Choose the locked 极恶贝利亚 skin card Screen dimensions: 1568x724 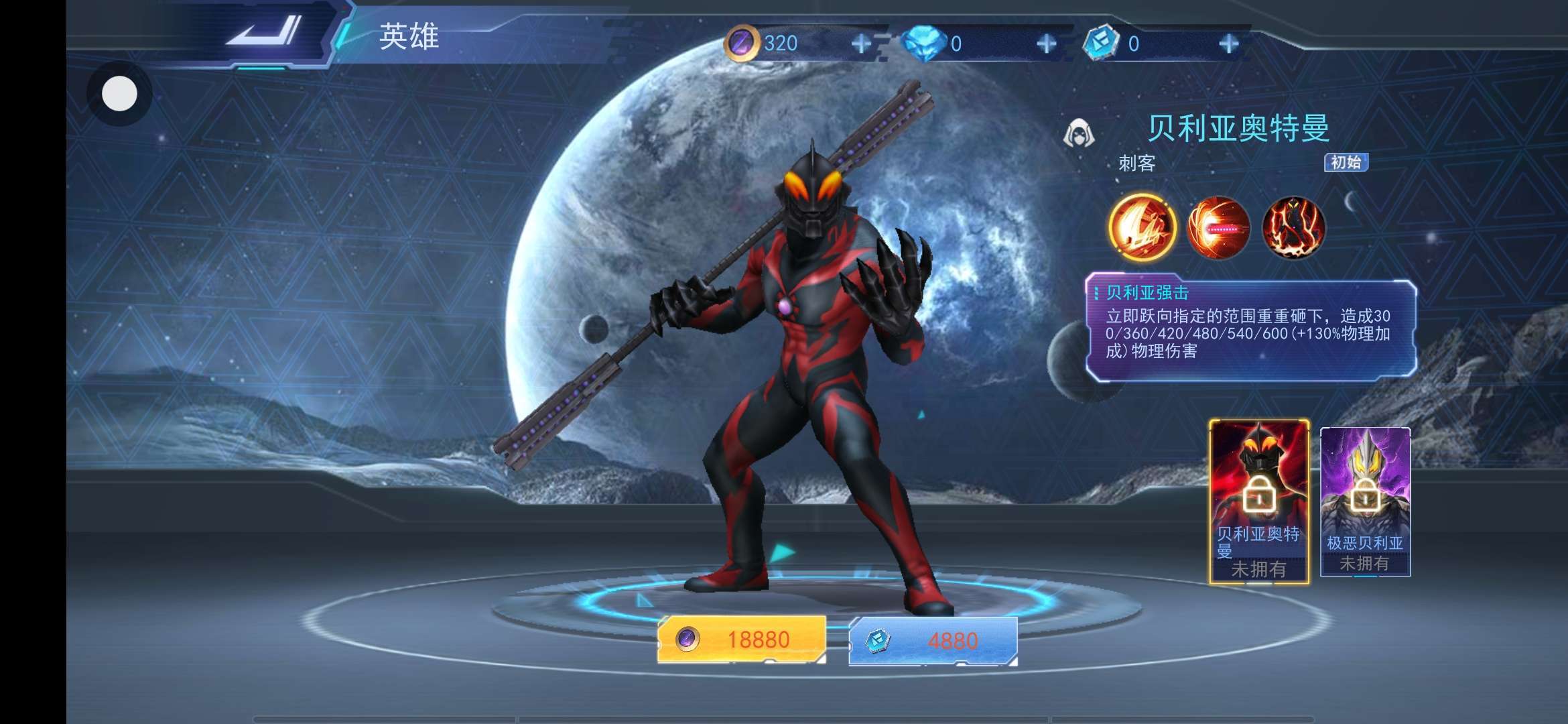coord(1365,501)
